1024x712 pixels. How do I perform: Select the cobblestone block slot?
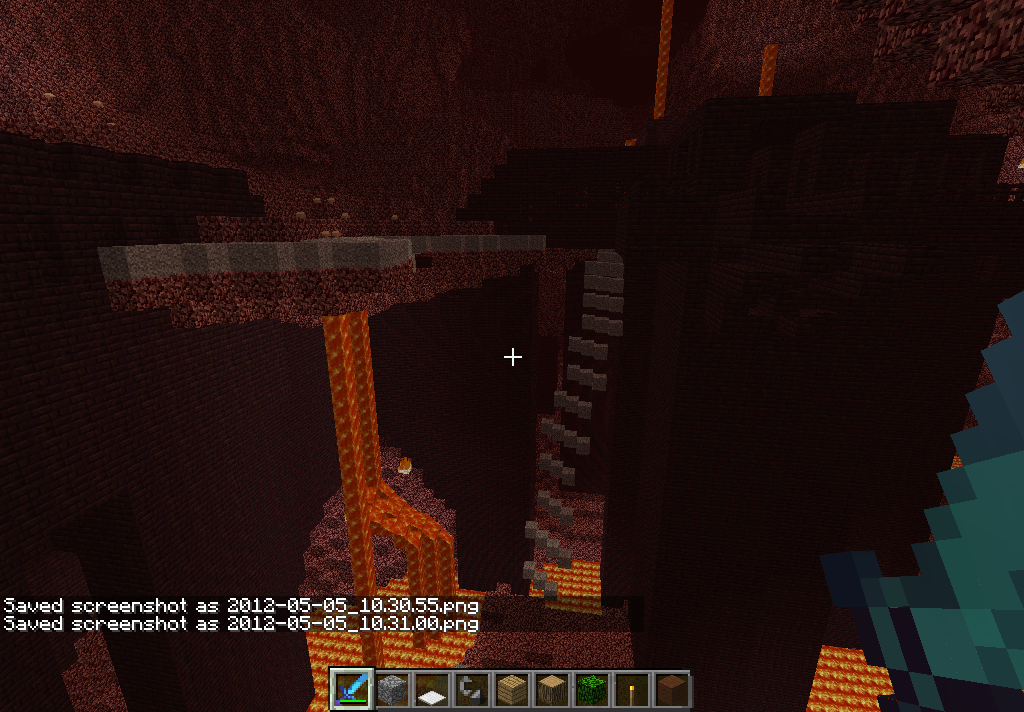coord(392,690)
